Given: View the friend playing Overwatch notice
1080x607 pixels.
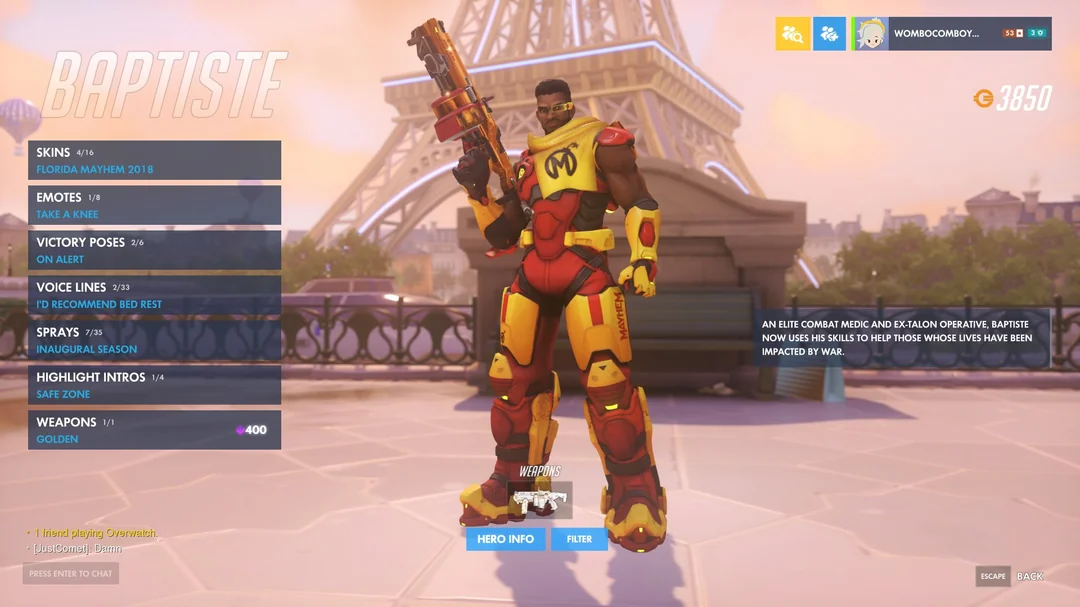Looking at the screenshot, I should pyautogui.click(x=96, y=533).
